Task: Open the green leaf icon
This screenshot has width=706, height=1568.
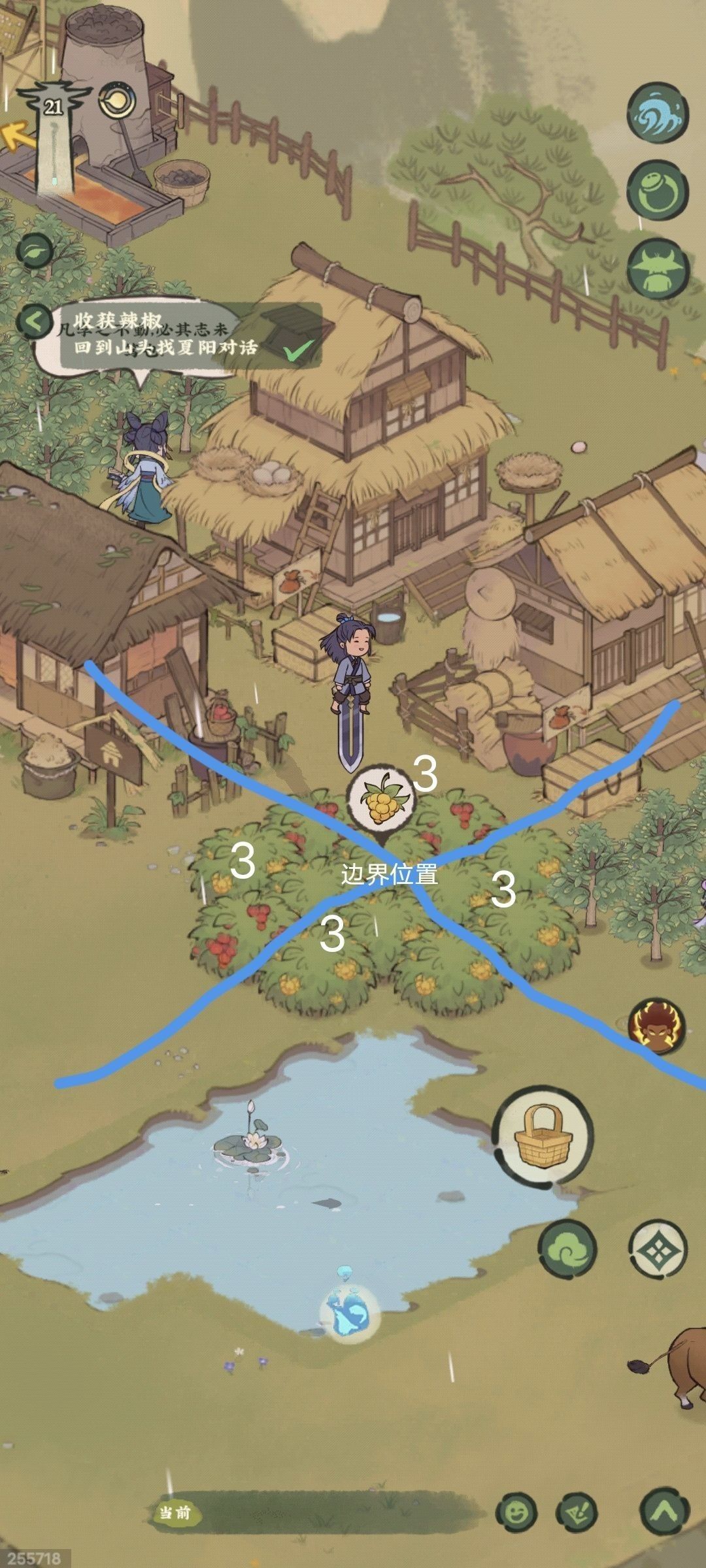Action: click(x=35, y=250)
